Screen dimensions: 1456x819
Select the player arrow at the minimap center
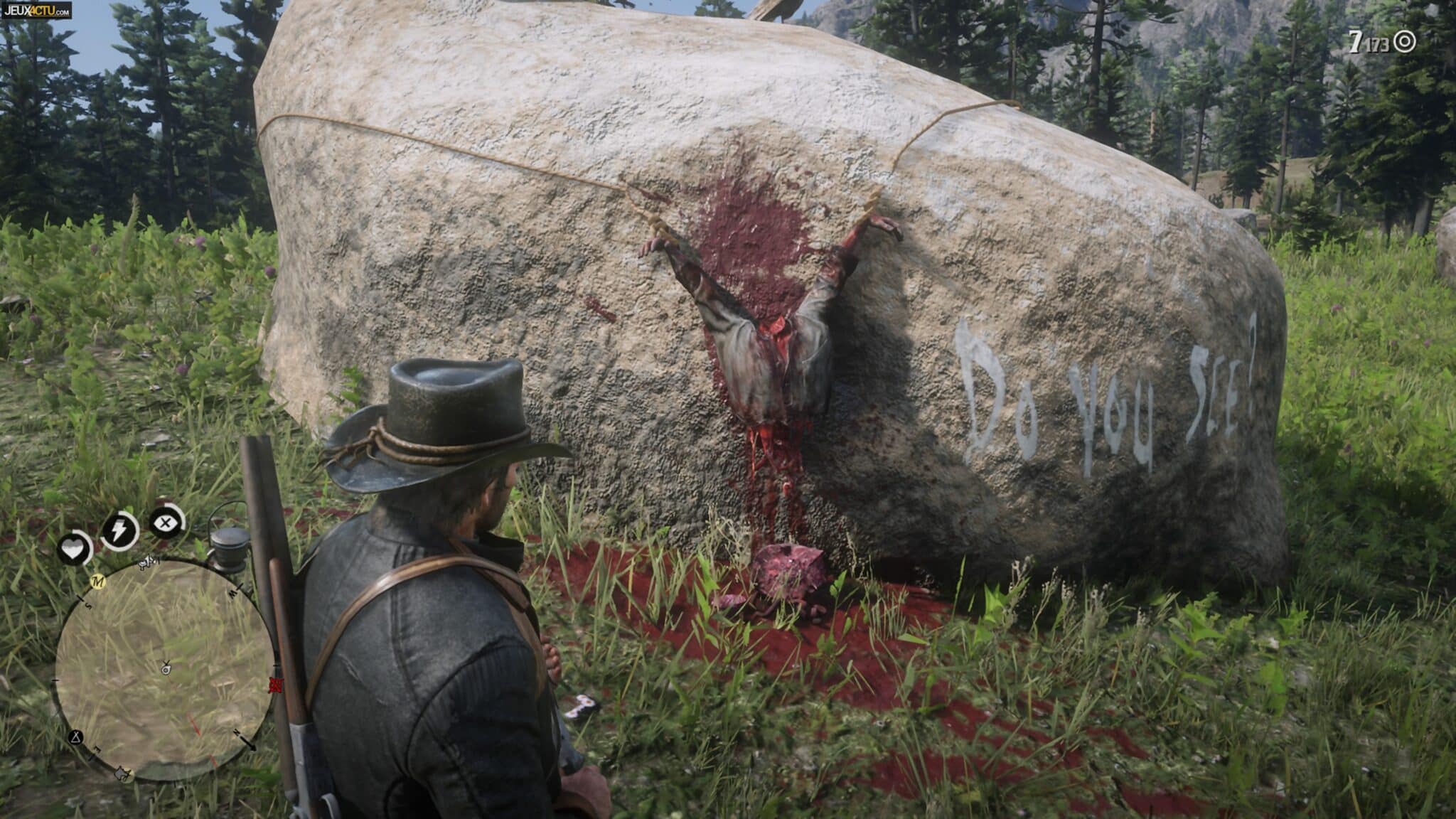(165, 668)
